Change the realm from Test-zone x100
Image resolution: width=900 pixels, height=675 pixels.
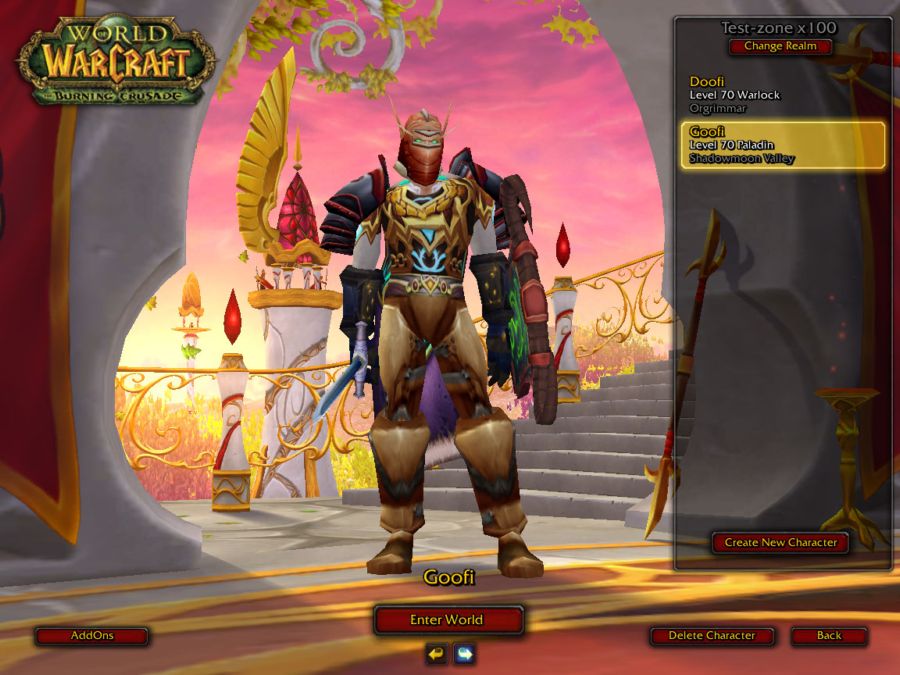[x=780, y=46]
